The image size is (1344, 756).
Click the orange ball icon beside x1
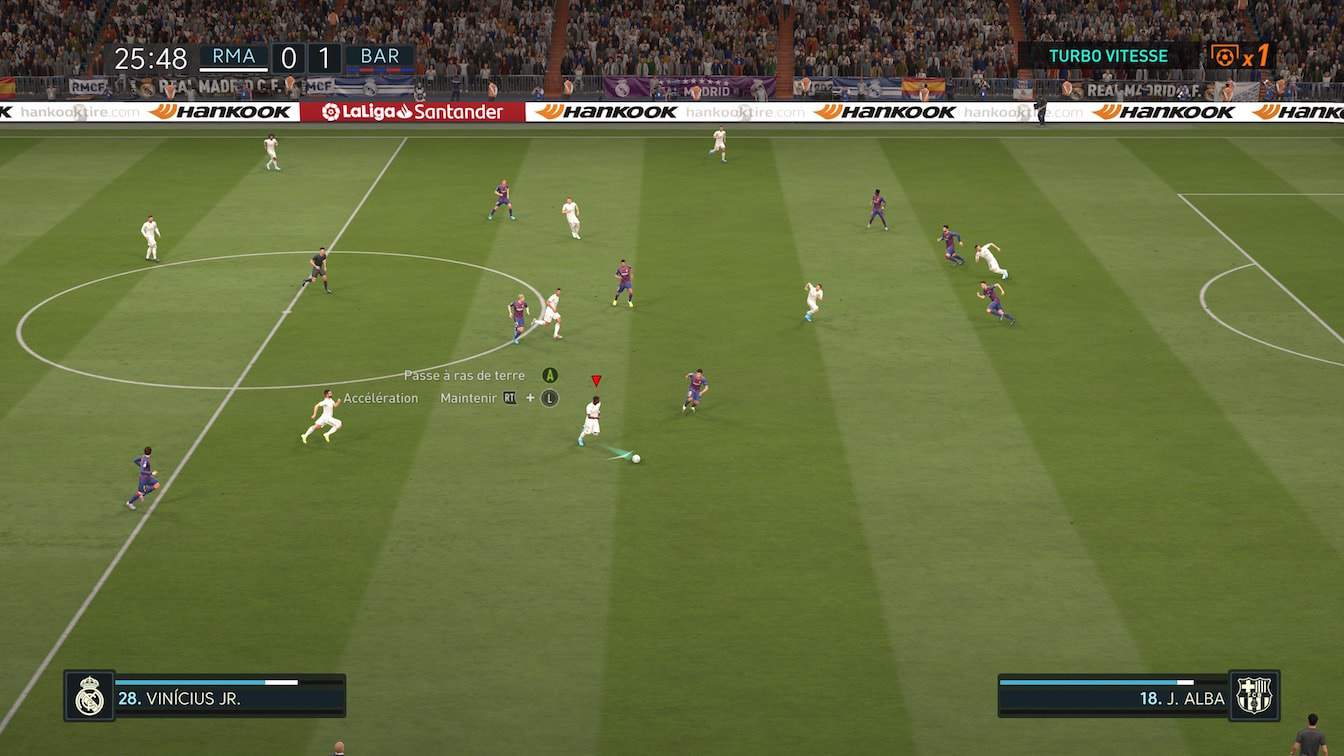tap(1224, 56)
